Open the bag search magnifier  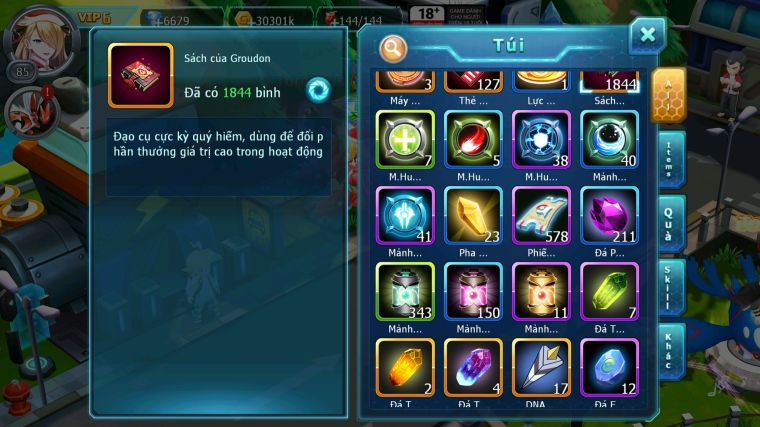pos(393,47)
